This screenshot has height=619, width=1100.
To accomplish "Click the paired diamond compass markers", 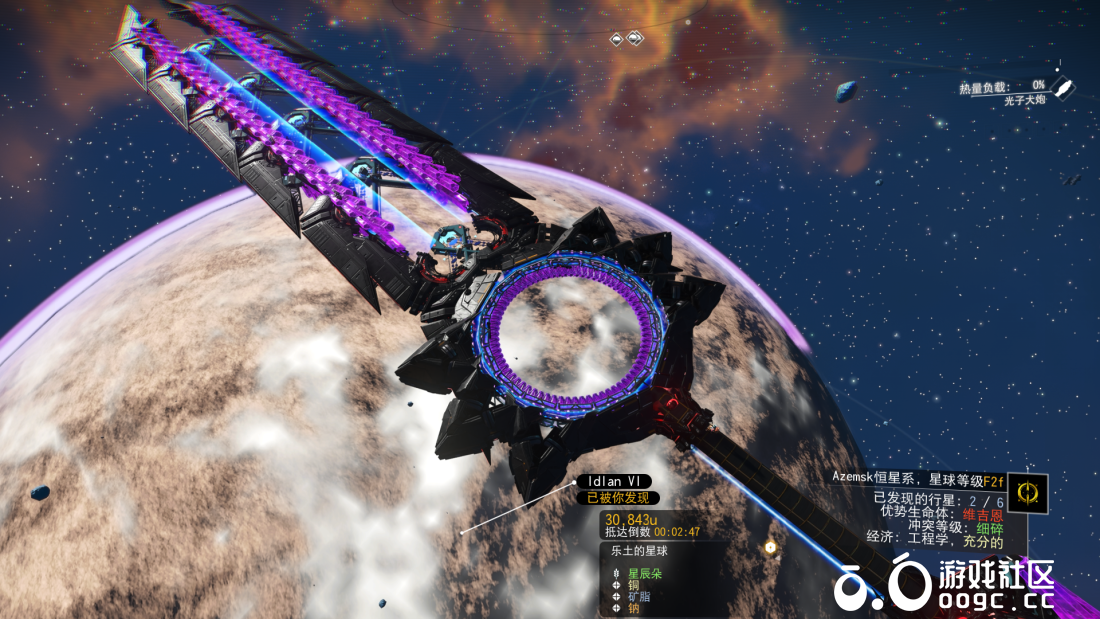I will pos(627,39).
